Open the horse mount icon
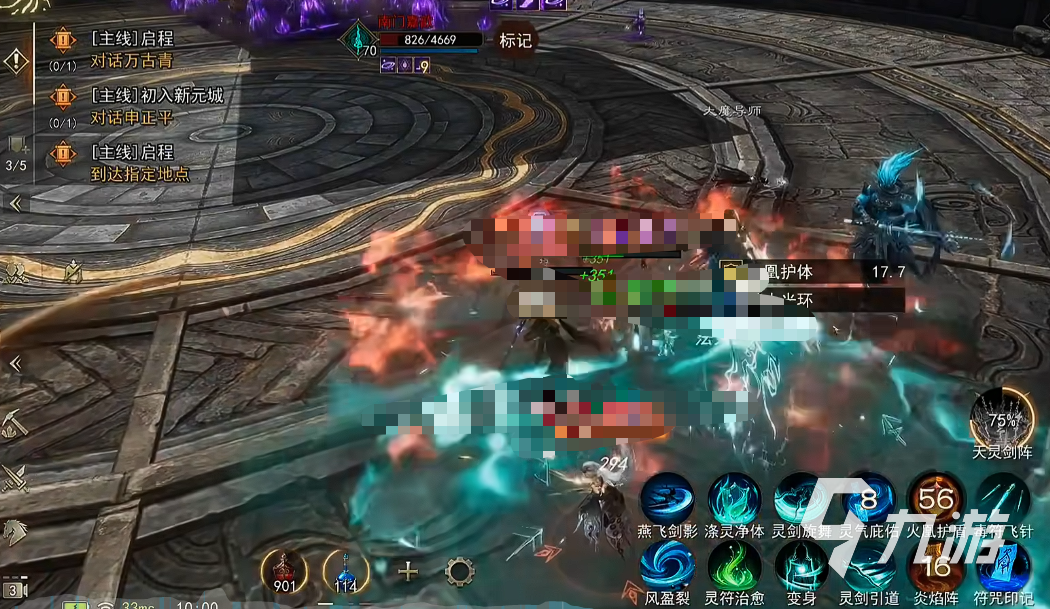Viewport: 1050px width, 609px height. tap(16, 532)
